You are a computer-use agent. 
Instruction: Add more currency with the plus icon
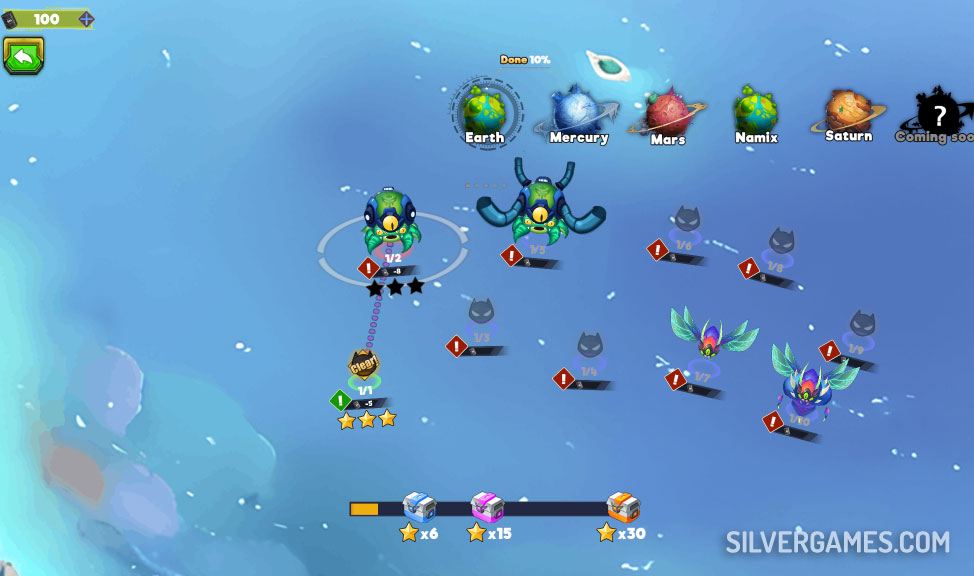coord(86,19)
